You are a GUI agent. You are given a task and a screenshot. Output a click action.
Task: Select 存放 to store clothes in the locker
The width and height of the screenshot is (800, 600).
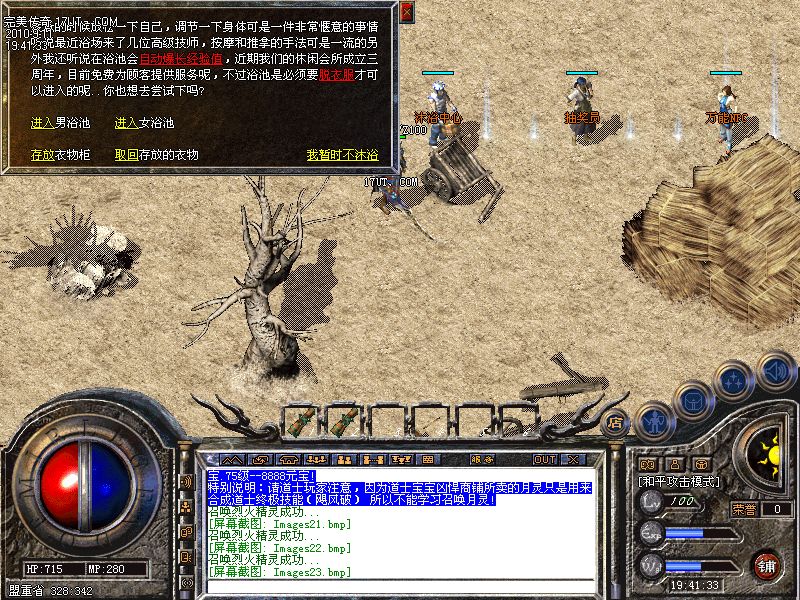[42, 155]
